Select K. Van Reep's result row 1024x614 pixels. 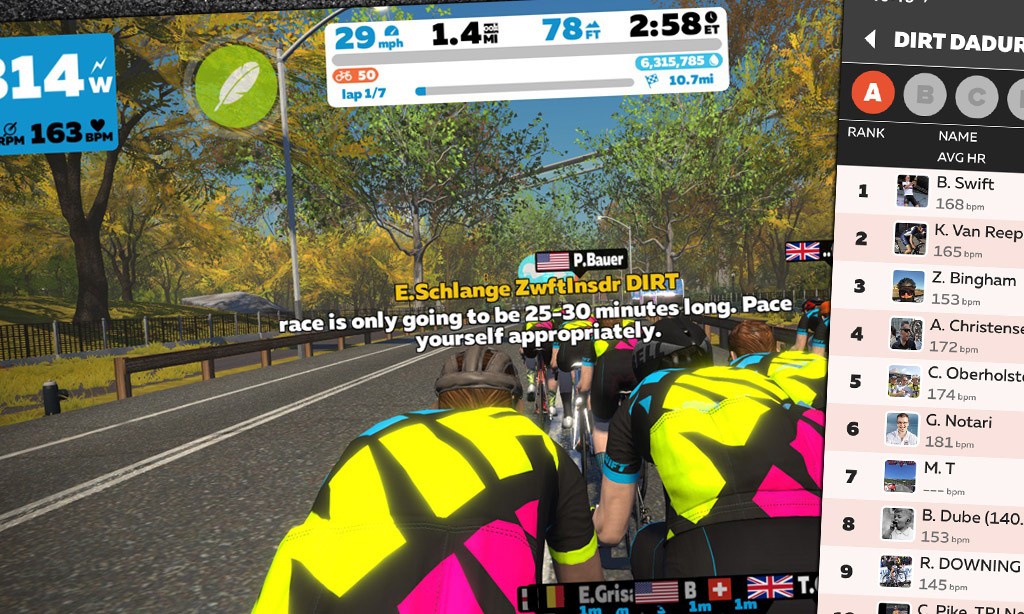930,238
